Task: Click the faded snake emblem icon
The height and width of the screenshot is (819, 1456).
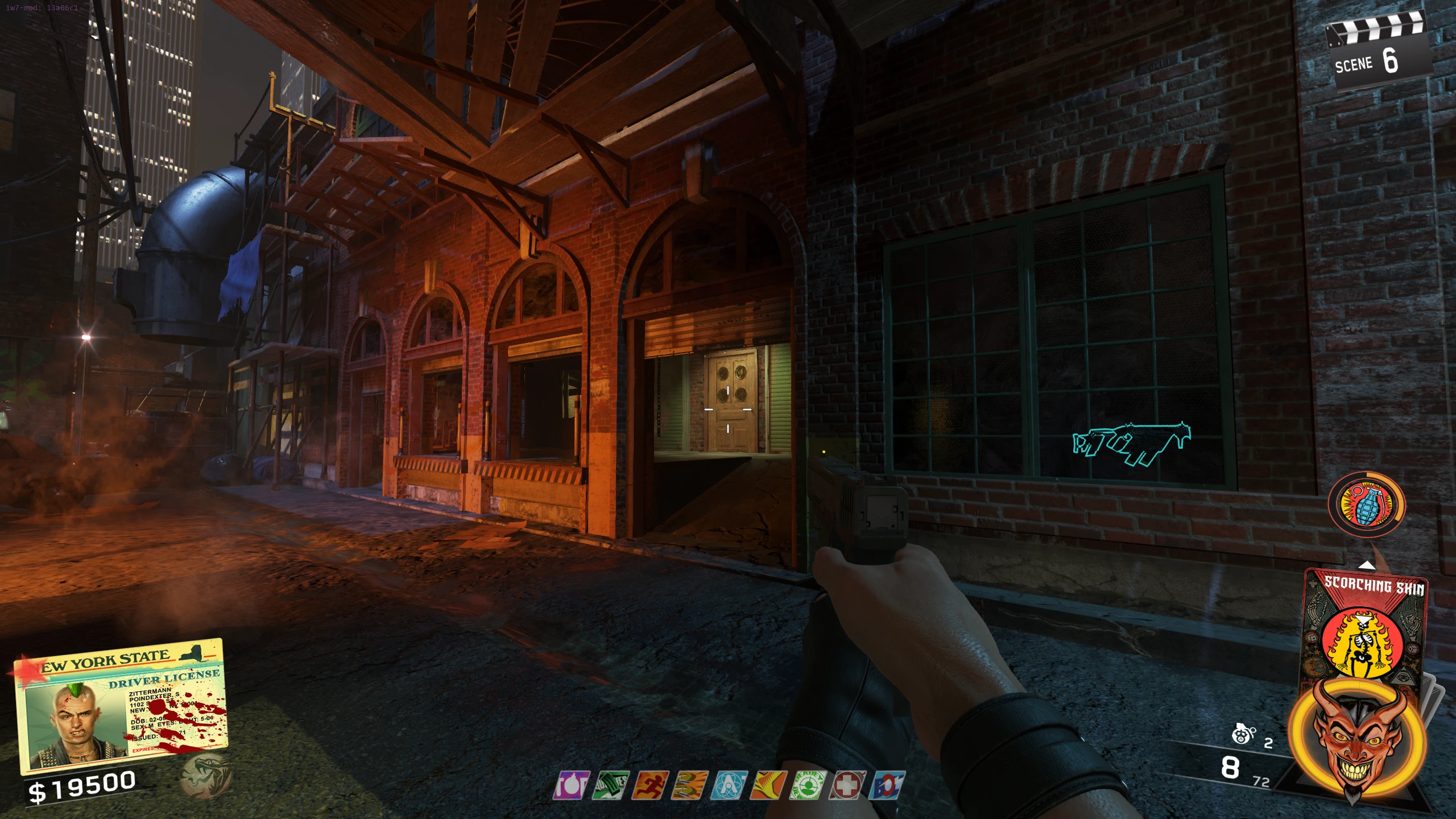Action: (206, 775)
